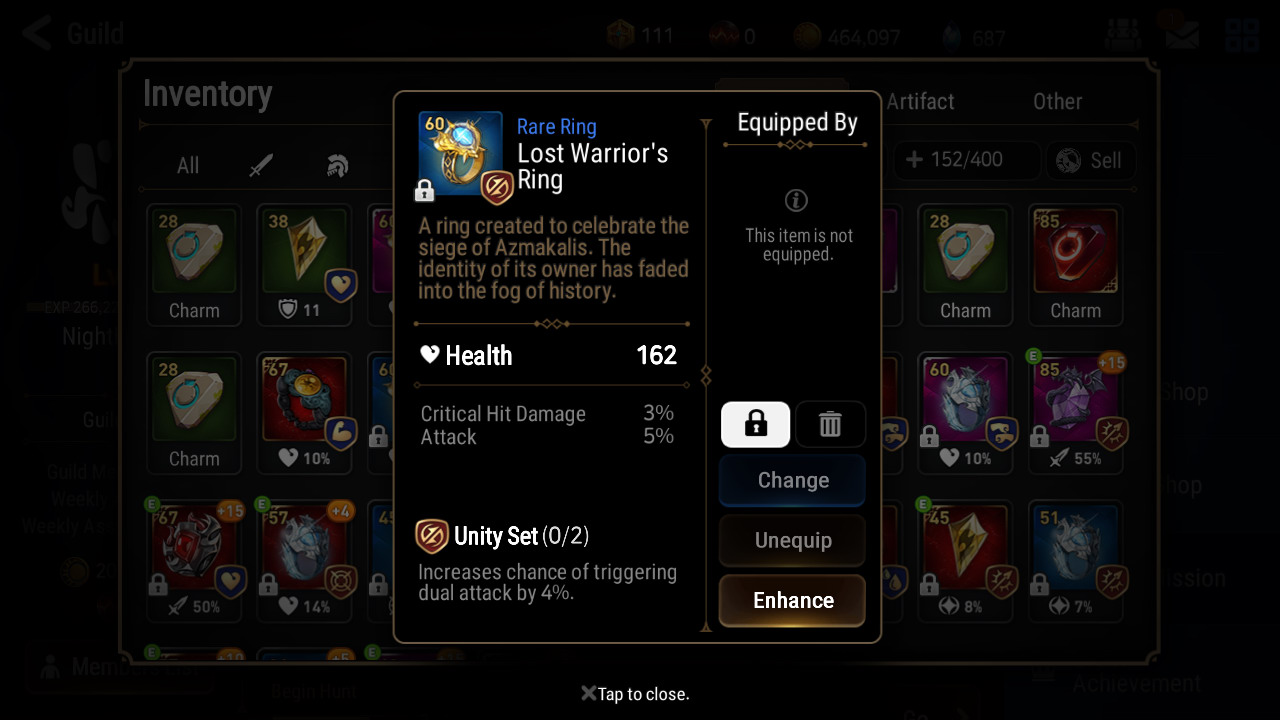Go back from the Guild screen
Image resolution: width=1280 pixels, height=720 pixels.
38,33
